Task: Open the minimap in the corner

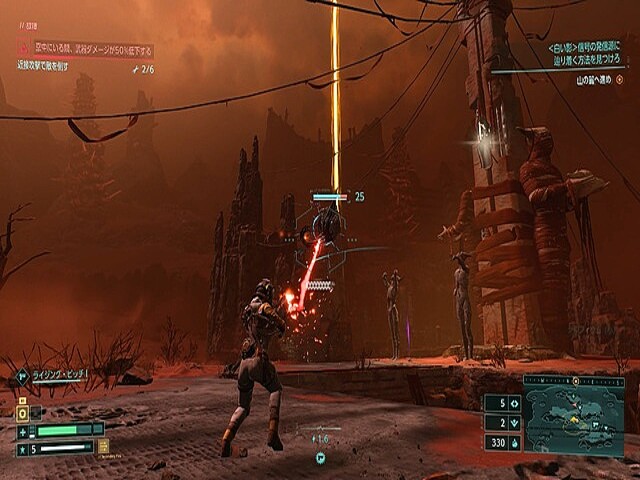Action: coord(574,422)
